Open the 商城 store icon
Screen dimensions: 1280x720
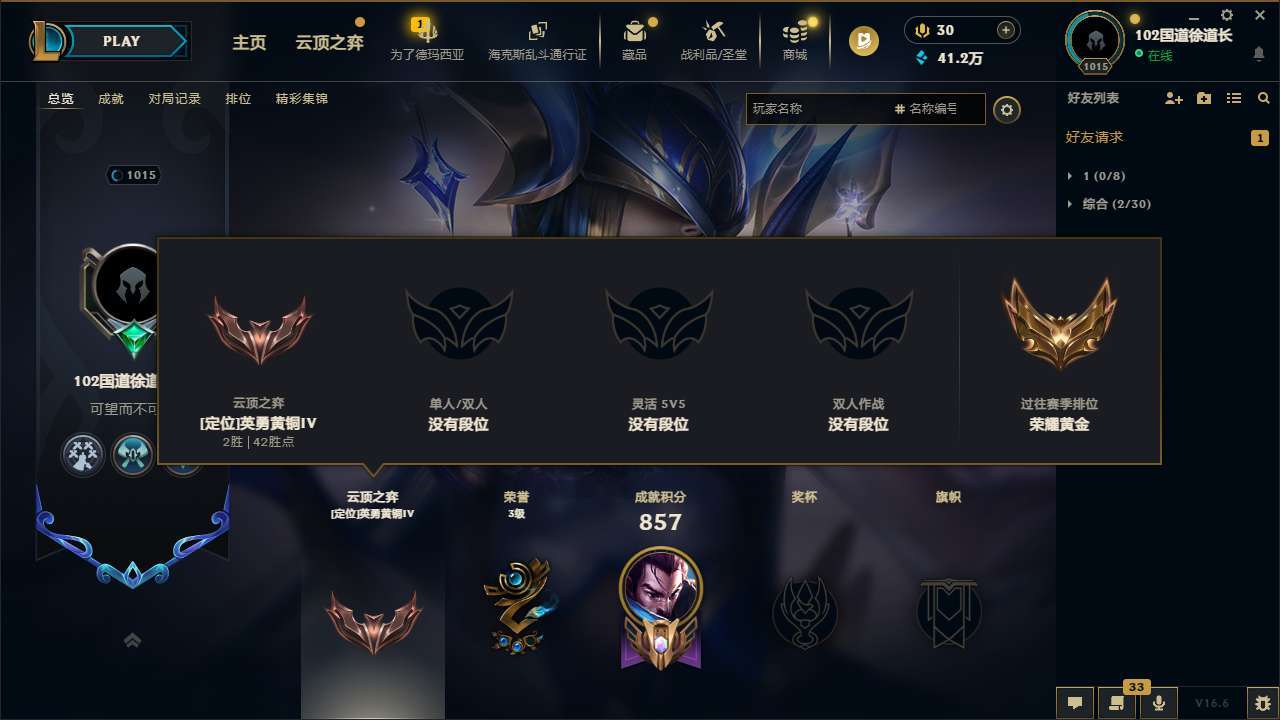click(x=794, y=31)
